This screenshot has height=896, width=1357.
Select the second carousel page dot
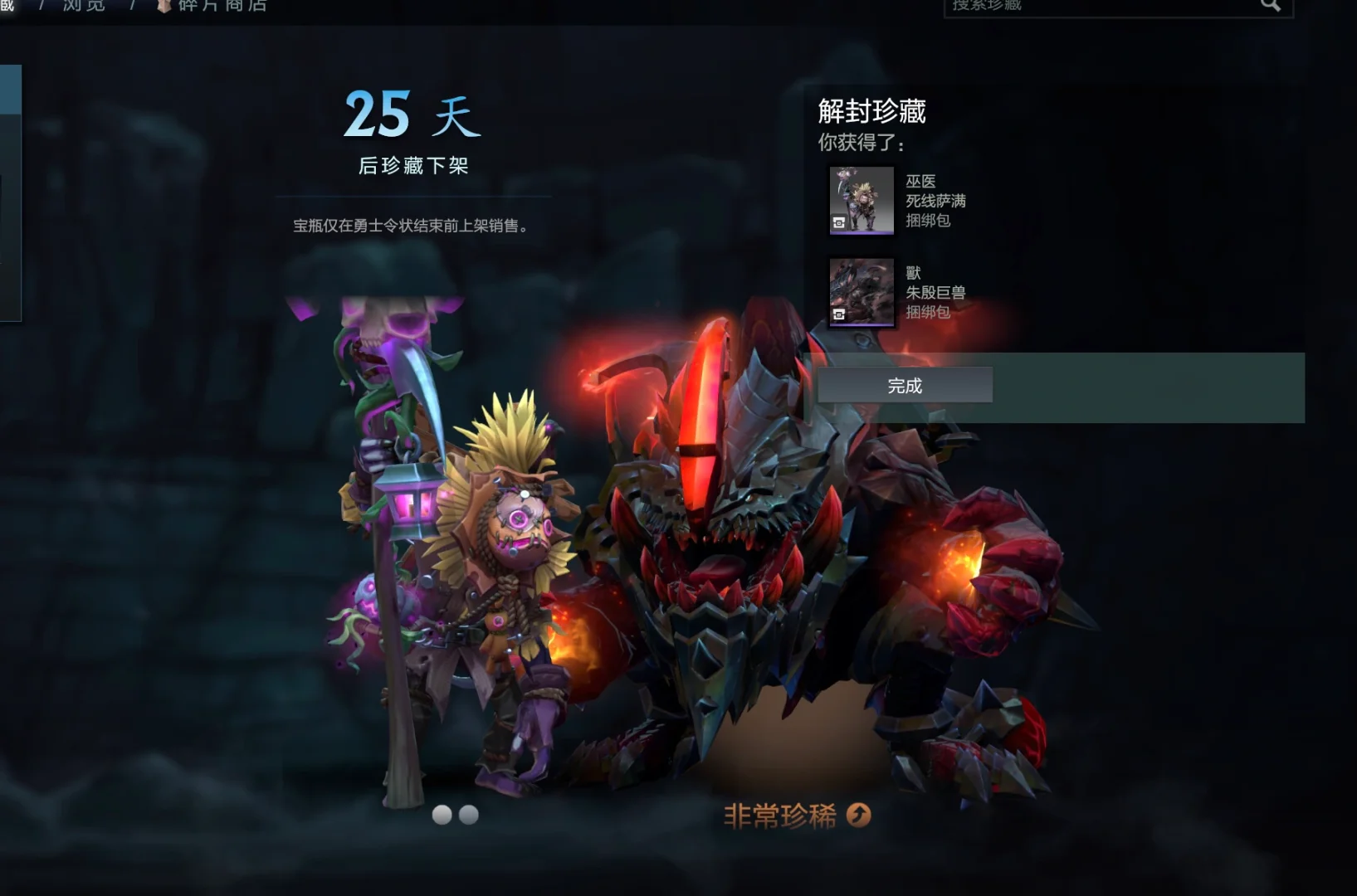470,815
